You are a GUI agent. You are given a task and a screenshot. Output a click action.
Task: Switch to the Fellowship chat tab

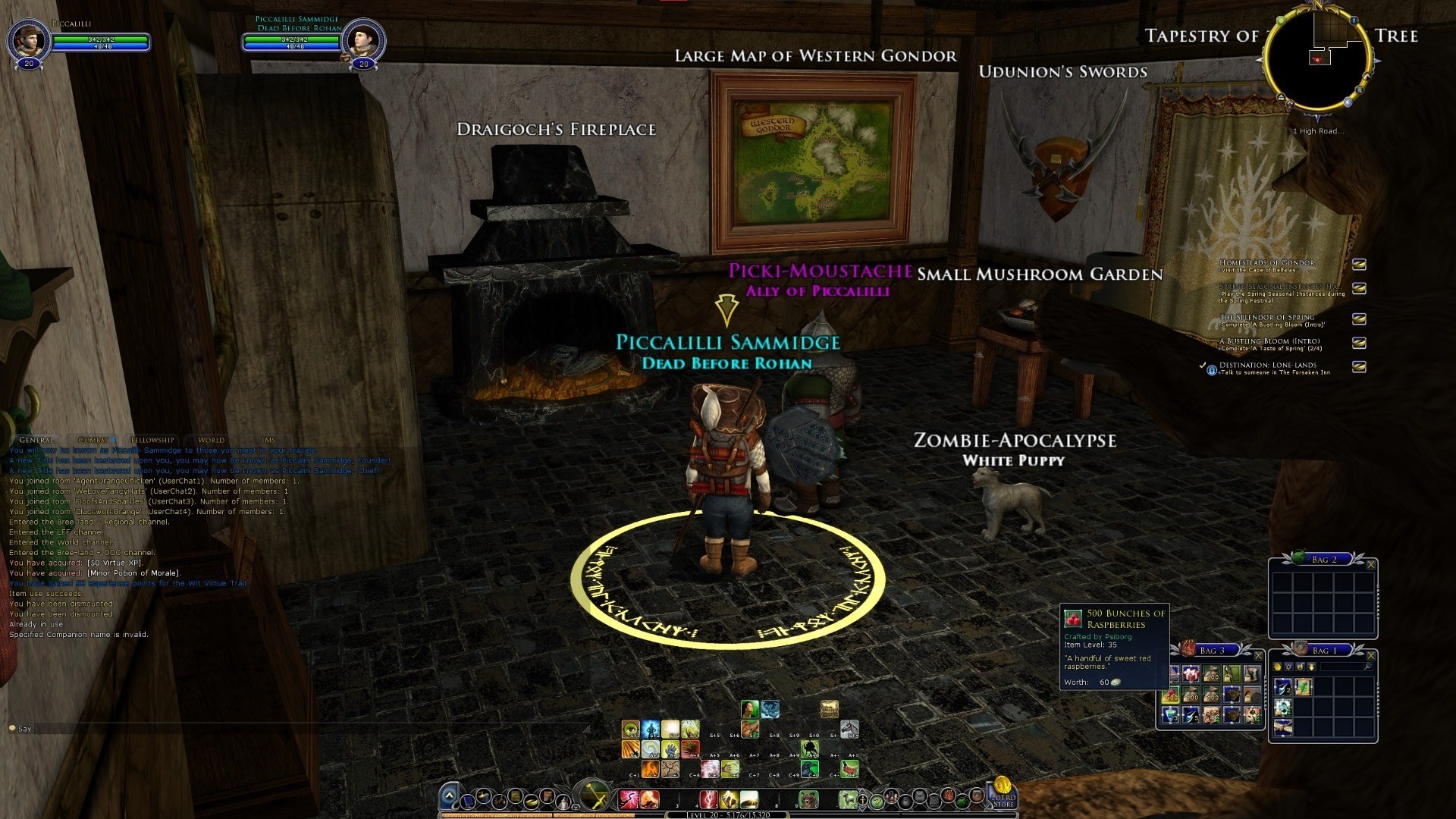pyautogui.click(x=152, y=440)
